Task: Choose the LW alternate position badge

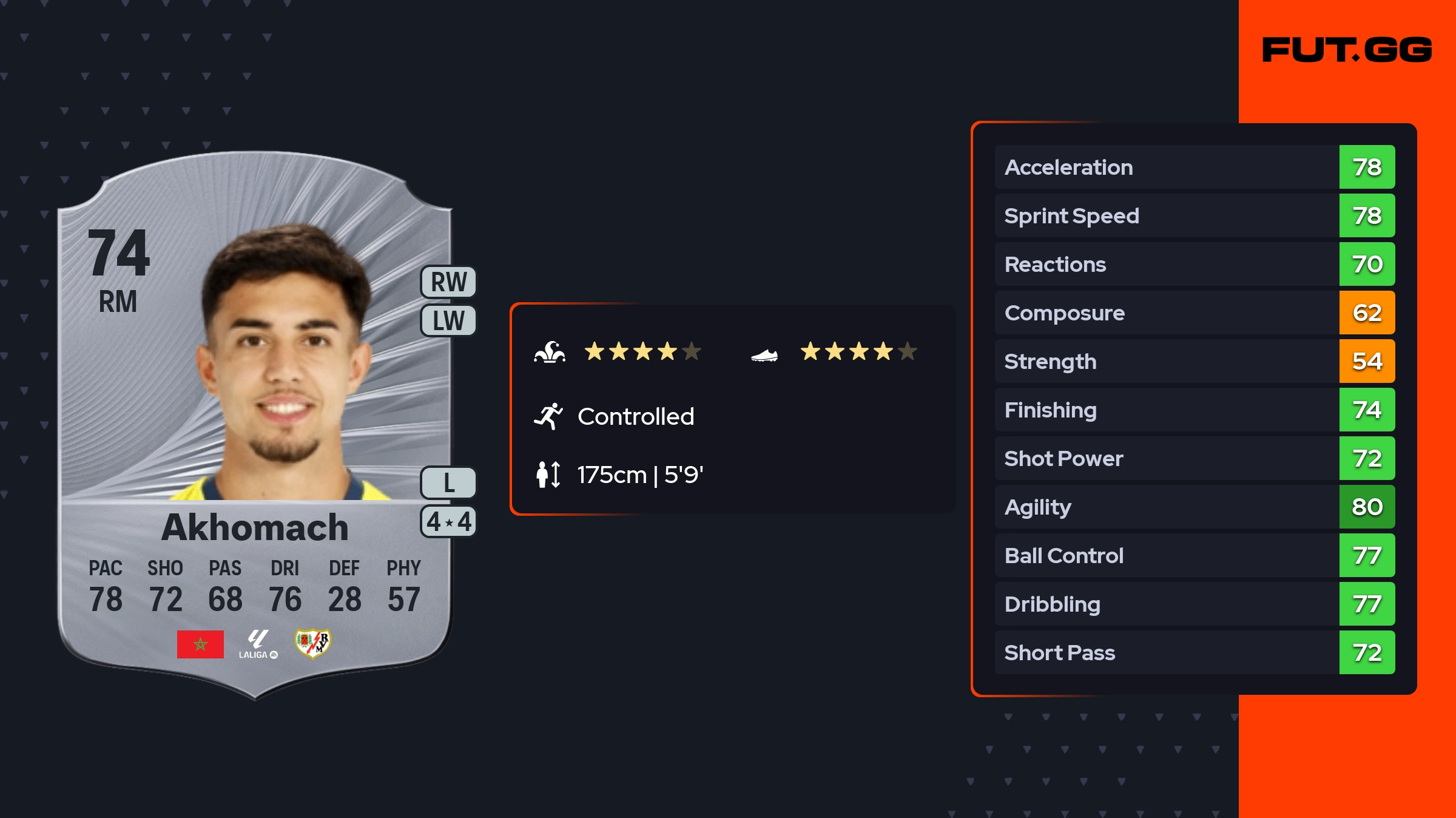Action: point(448,320)
